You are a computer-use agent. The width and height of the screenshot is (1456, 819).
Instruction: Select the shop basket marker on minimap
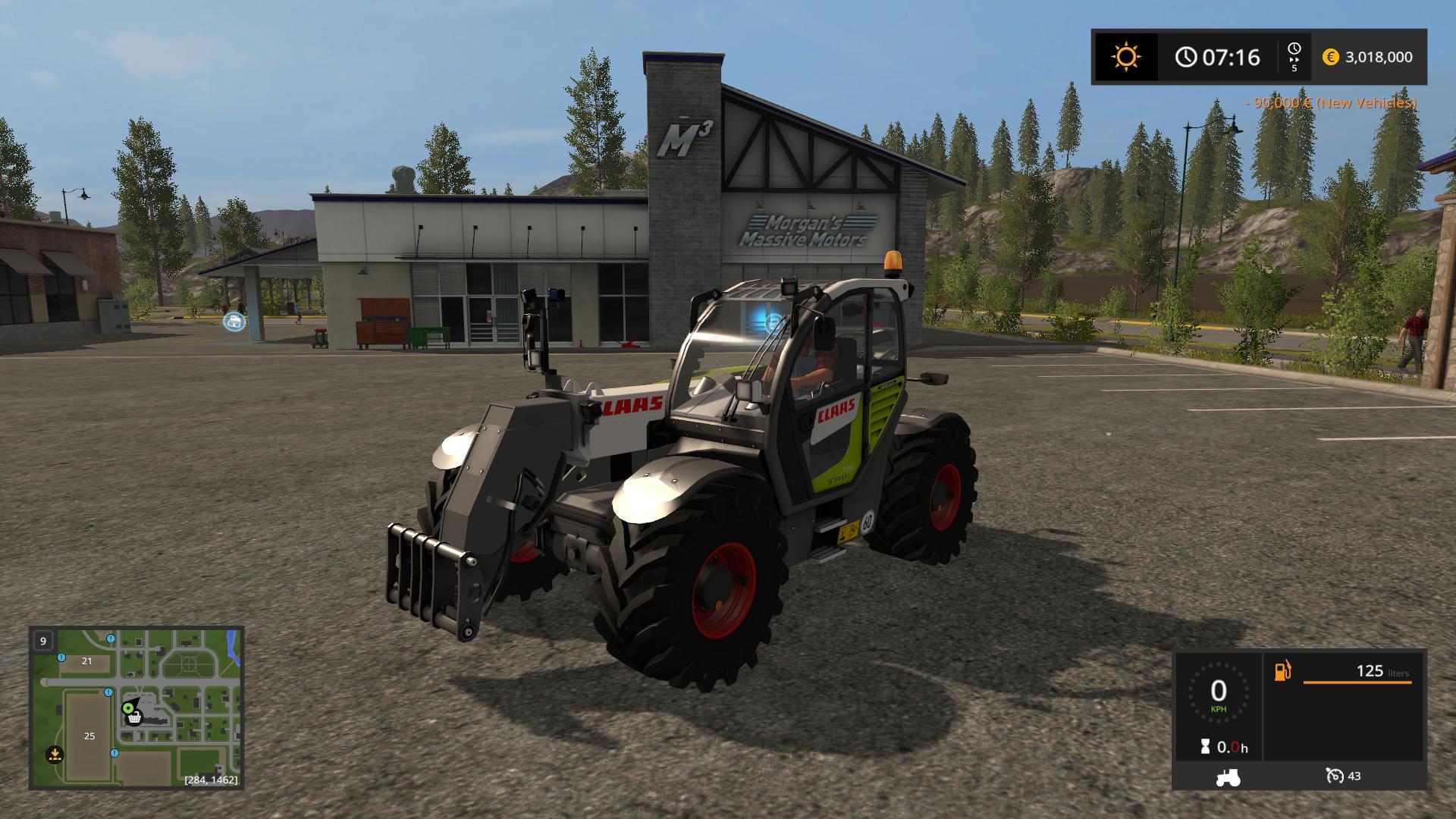pyautogui.click(x=134, y=717)
